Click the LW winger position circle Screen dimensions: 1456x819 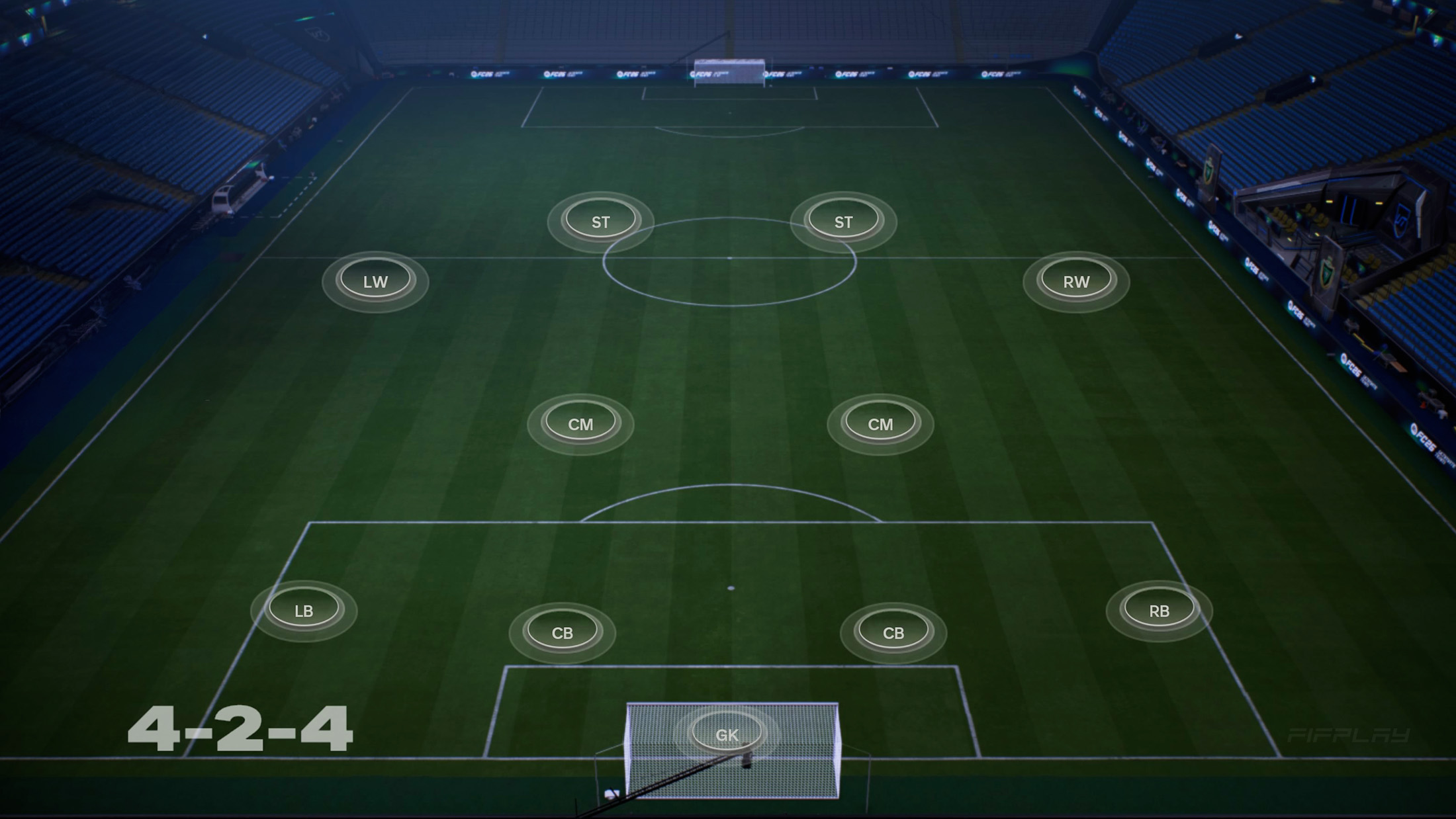375,280
